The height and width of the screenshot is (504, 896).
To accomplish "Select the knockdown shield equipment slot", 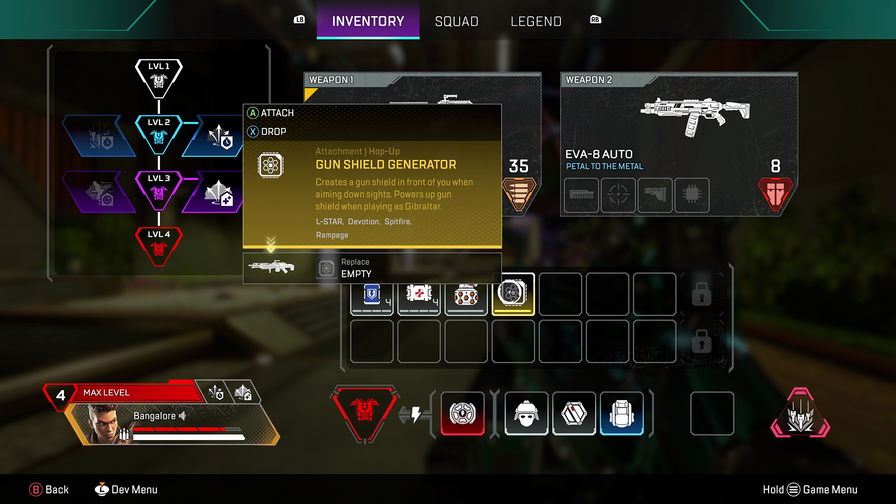I will click(x=574, y=413).
